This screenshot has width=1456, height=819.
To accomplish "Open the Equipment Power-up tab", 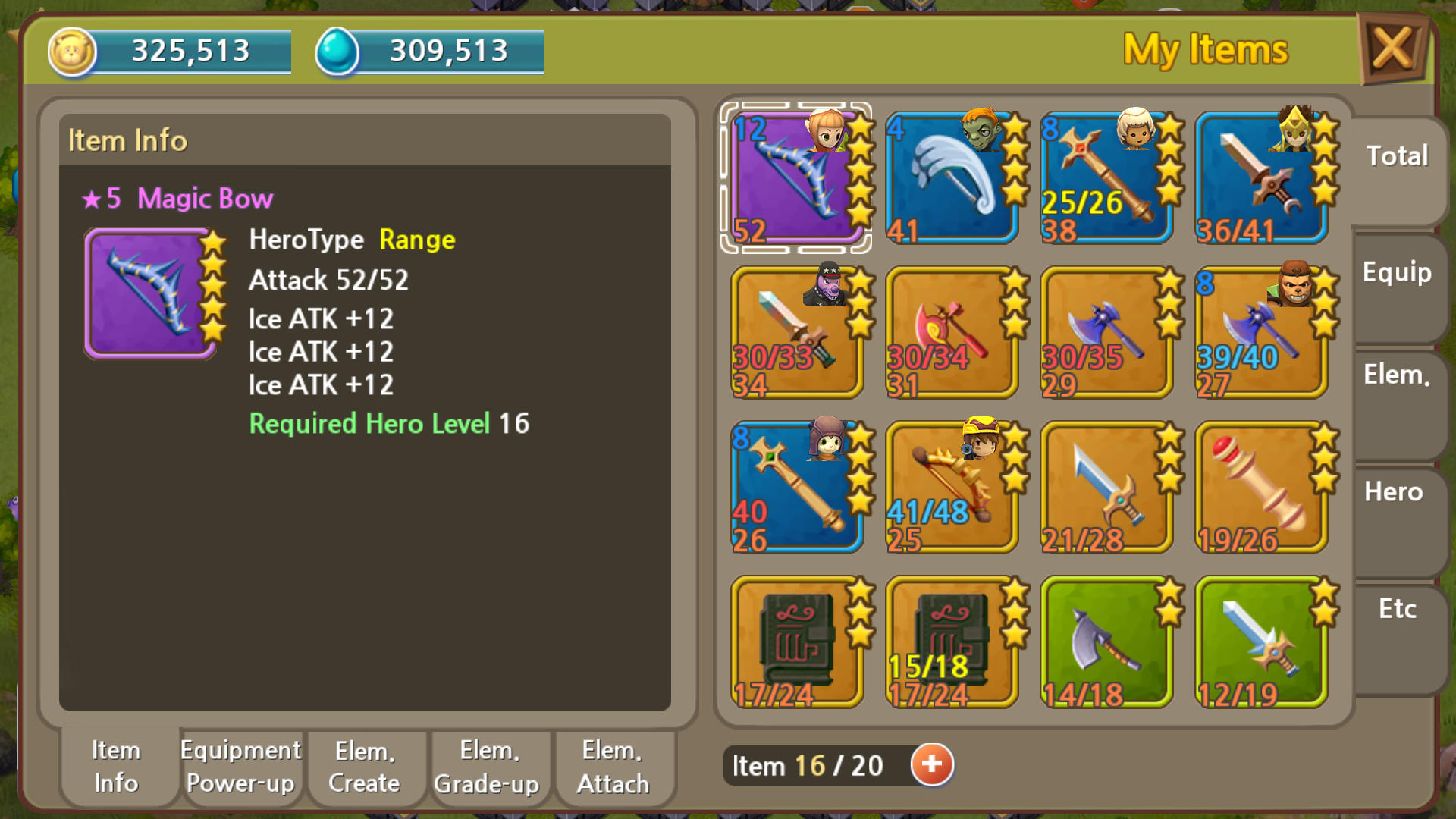I will 240,767.
